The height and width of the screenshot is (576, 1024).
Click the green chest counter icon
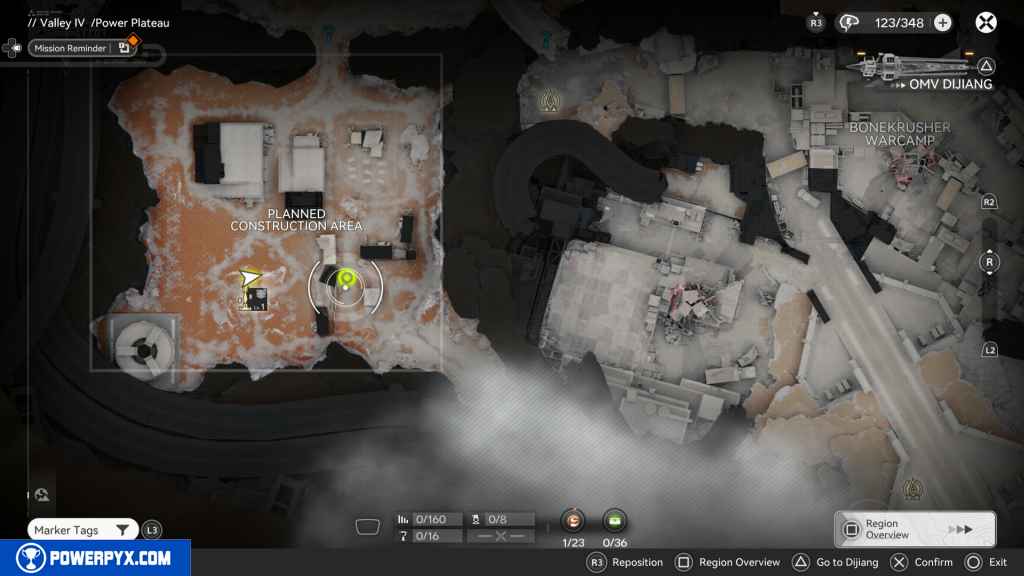pyautogui.click(x=615, y=519)
